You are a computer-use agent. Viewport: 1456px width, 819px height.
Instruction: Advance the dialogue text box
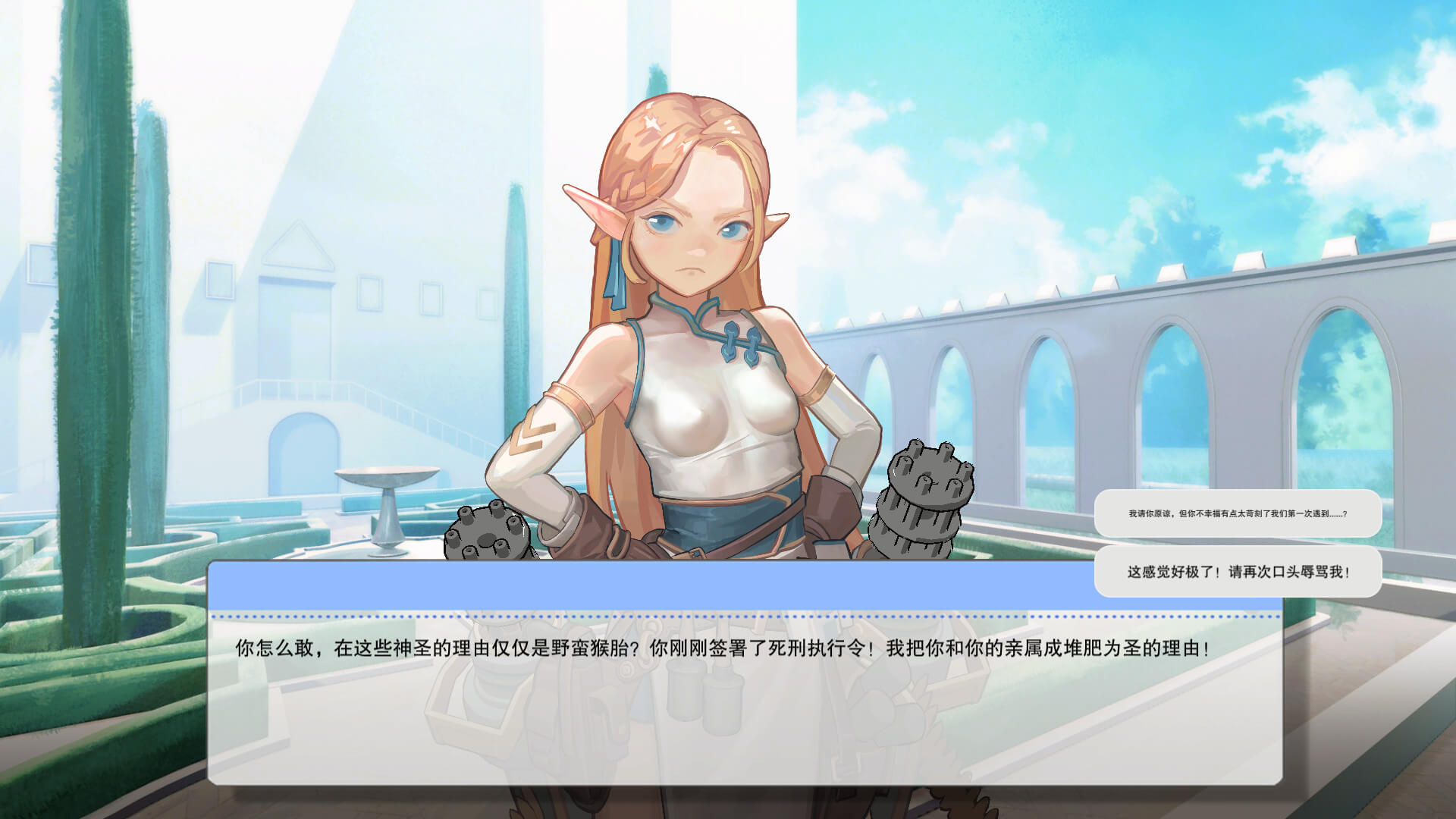pyautogui.click(x=743, y=698)
